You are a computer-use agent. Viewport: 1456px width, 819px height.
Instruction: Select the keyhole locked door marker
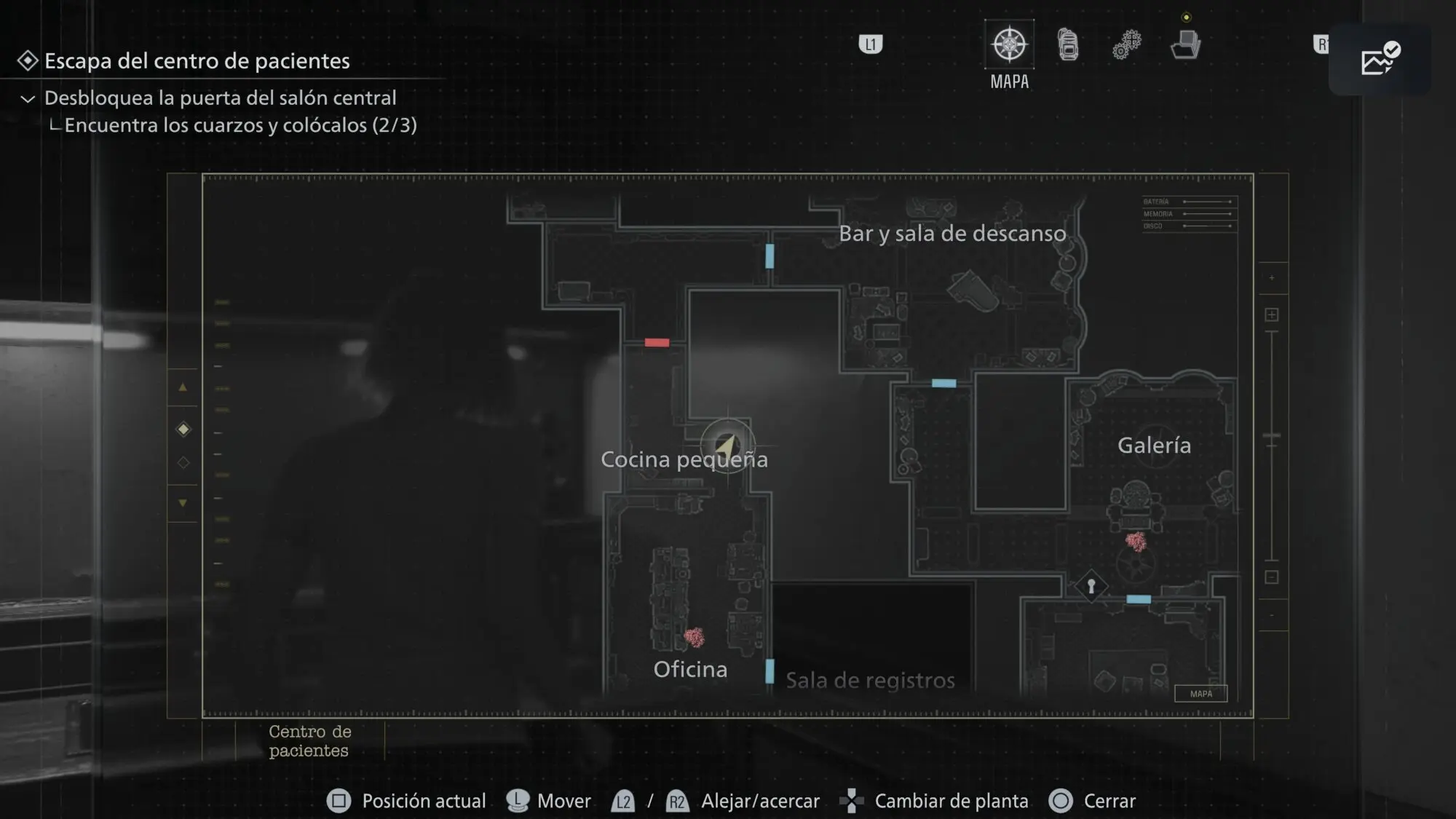click(x=1091, y=586)
